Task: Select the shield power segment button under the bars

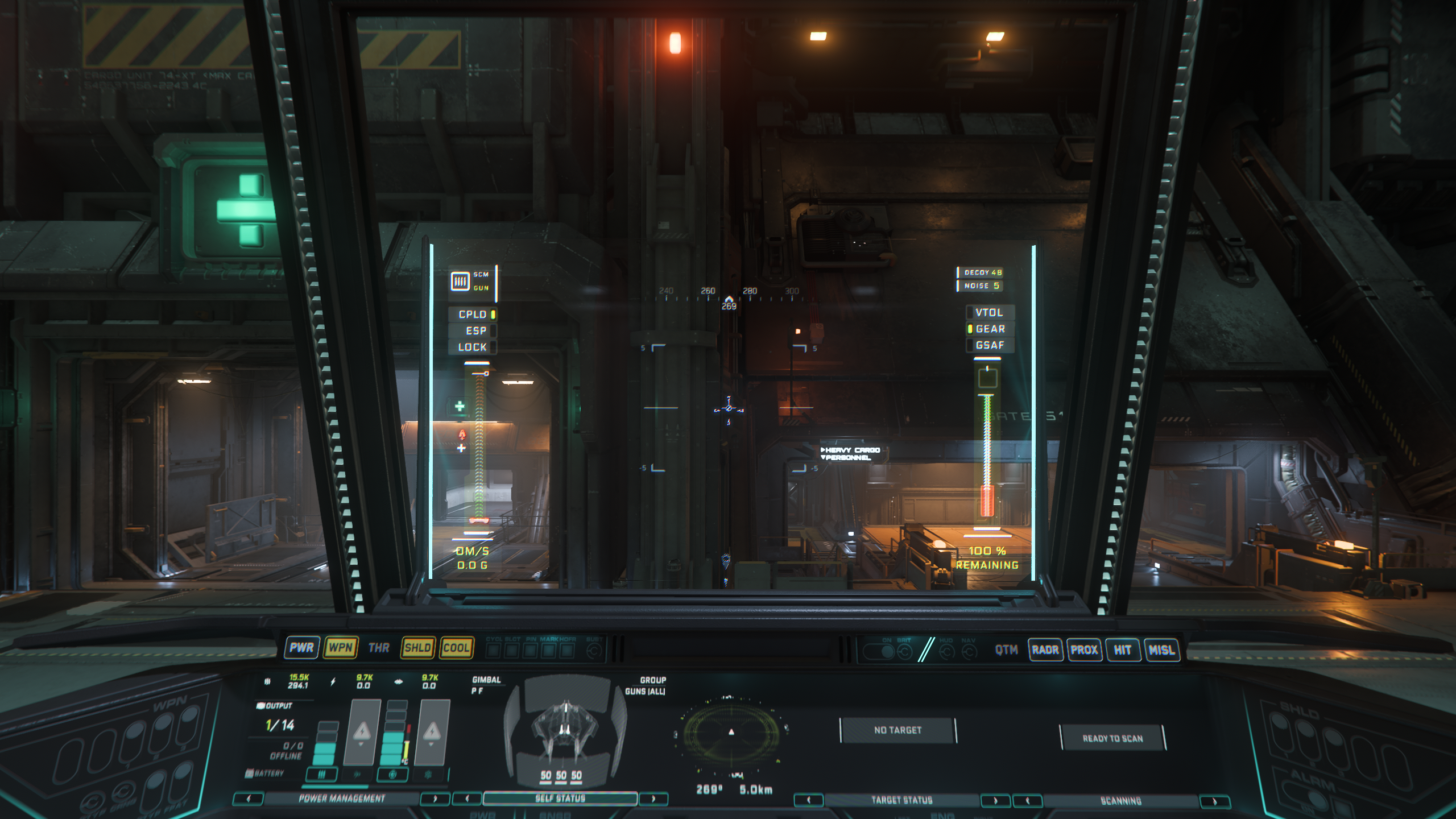Action: click(393, 774)
